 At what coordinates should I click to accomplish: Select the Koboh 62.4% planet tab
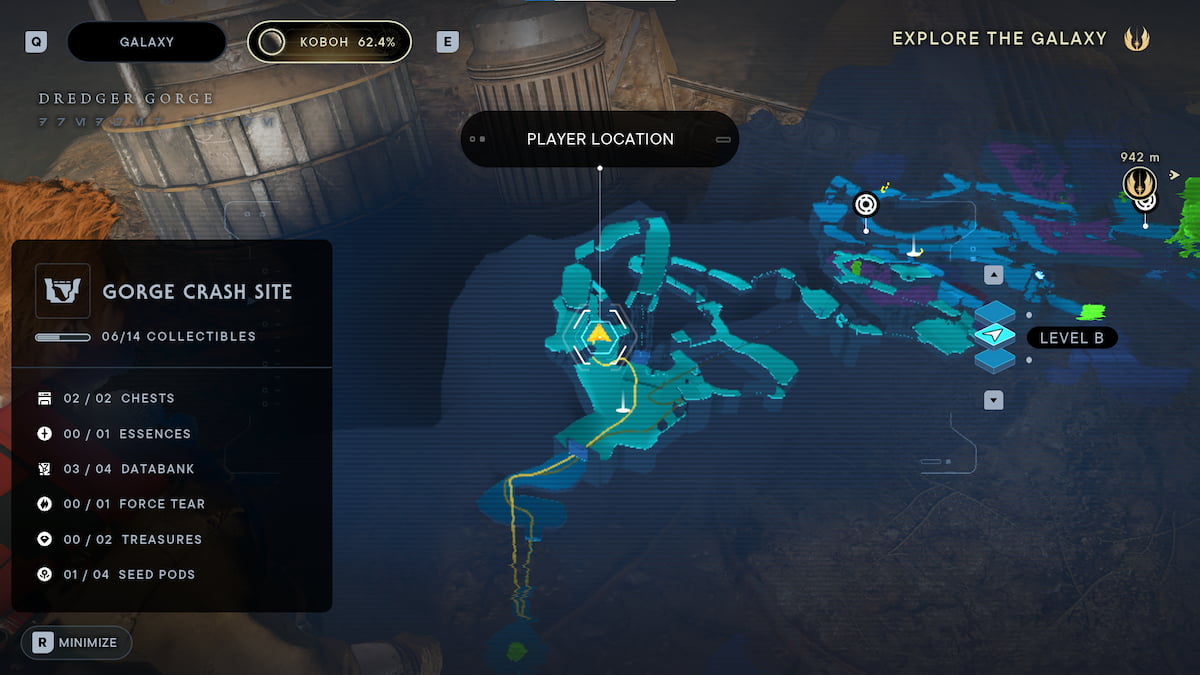329,42
